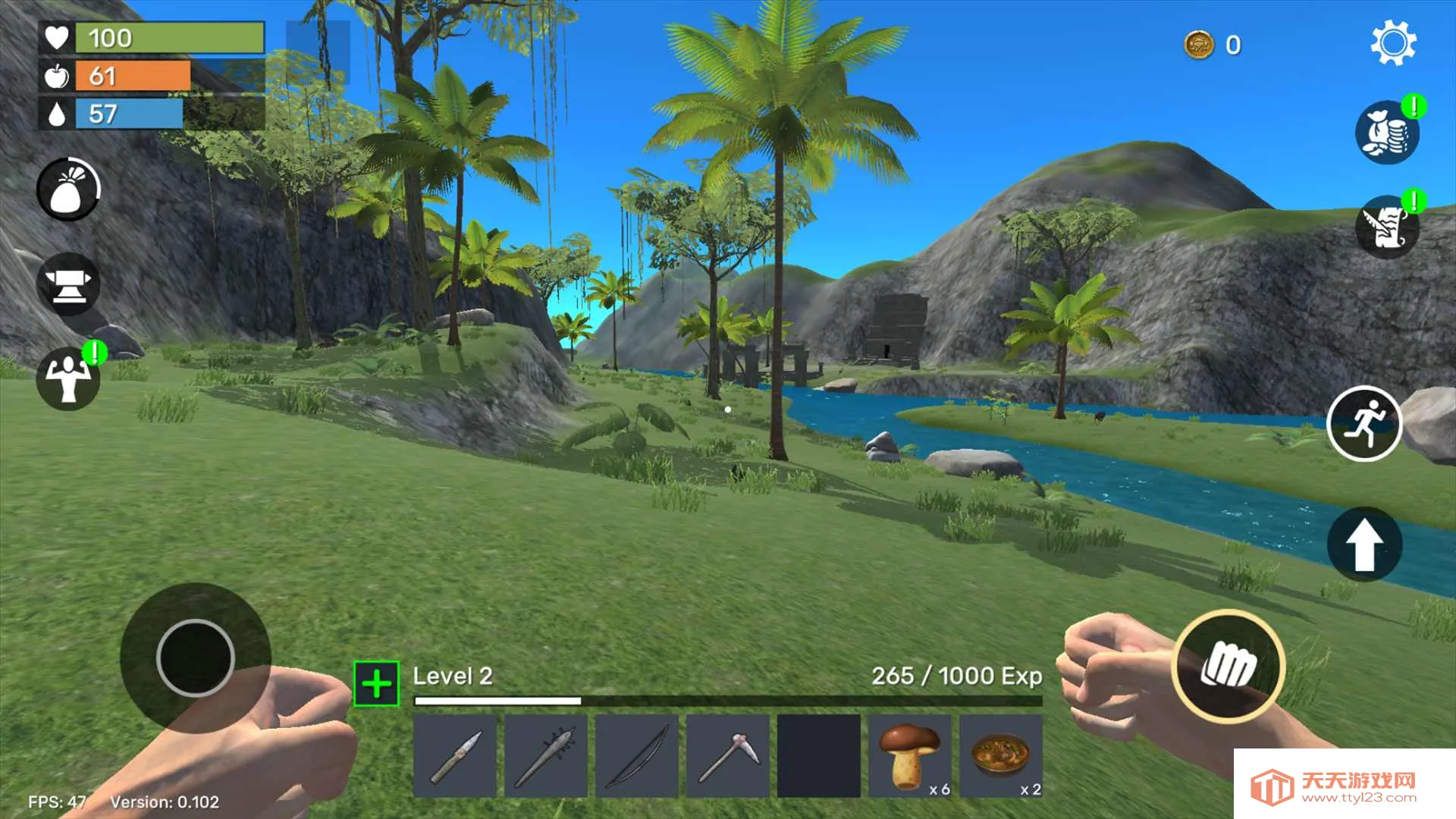Image resolution: width=1456 pixels, height=819 pixels.
Task: Open the character skills panel
Action: [x=67, y=377]
